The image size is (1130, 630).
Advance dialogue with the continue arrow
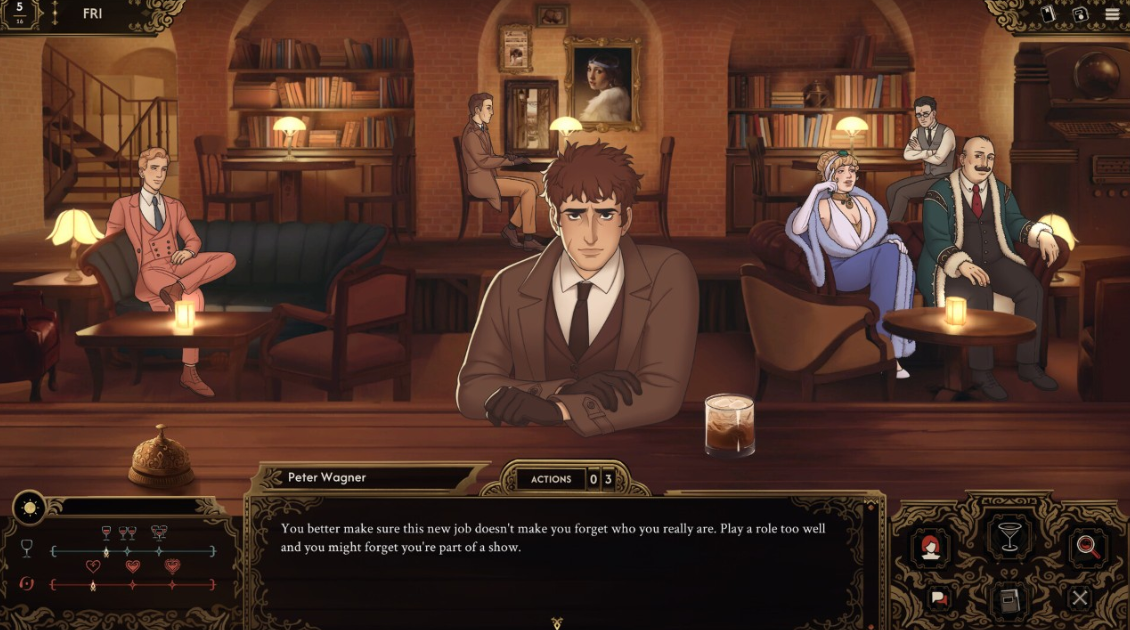557,621
